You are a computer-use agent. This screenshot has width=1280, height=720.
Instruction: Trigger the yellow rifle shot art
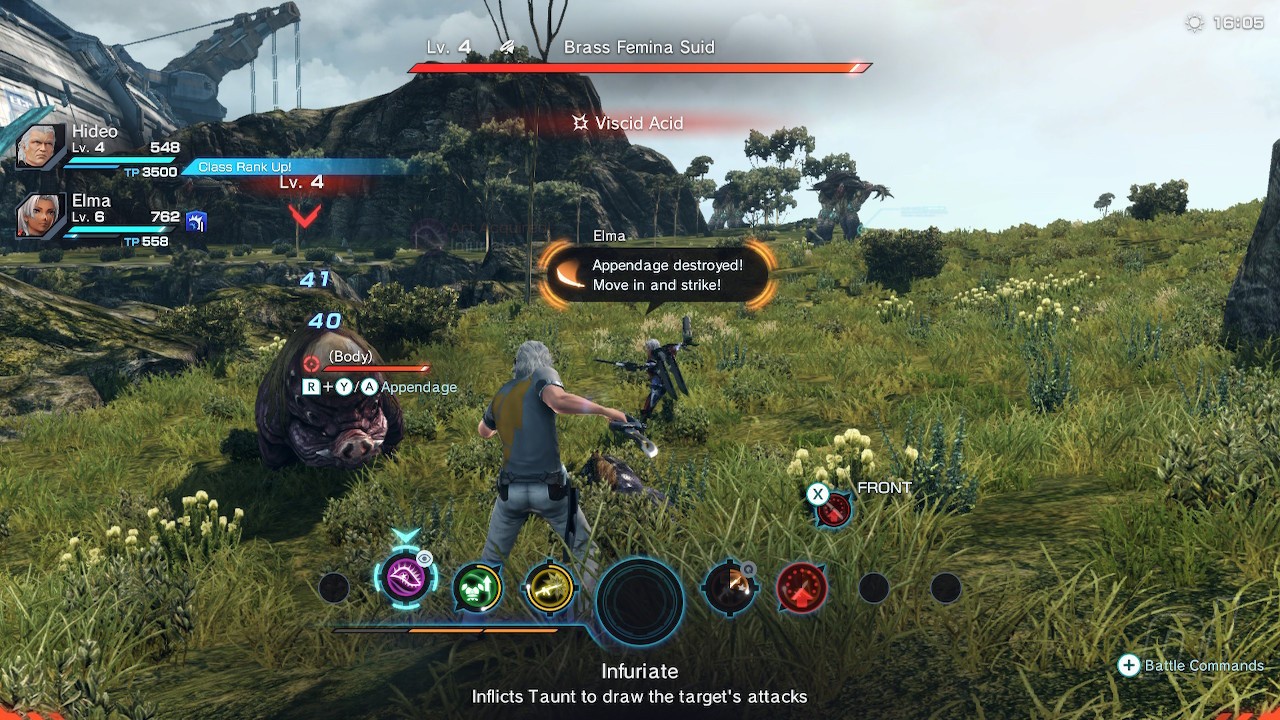[x=549, y=587]
